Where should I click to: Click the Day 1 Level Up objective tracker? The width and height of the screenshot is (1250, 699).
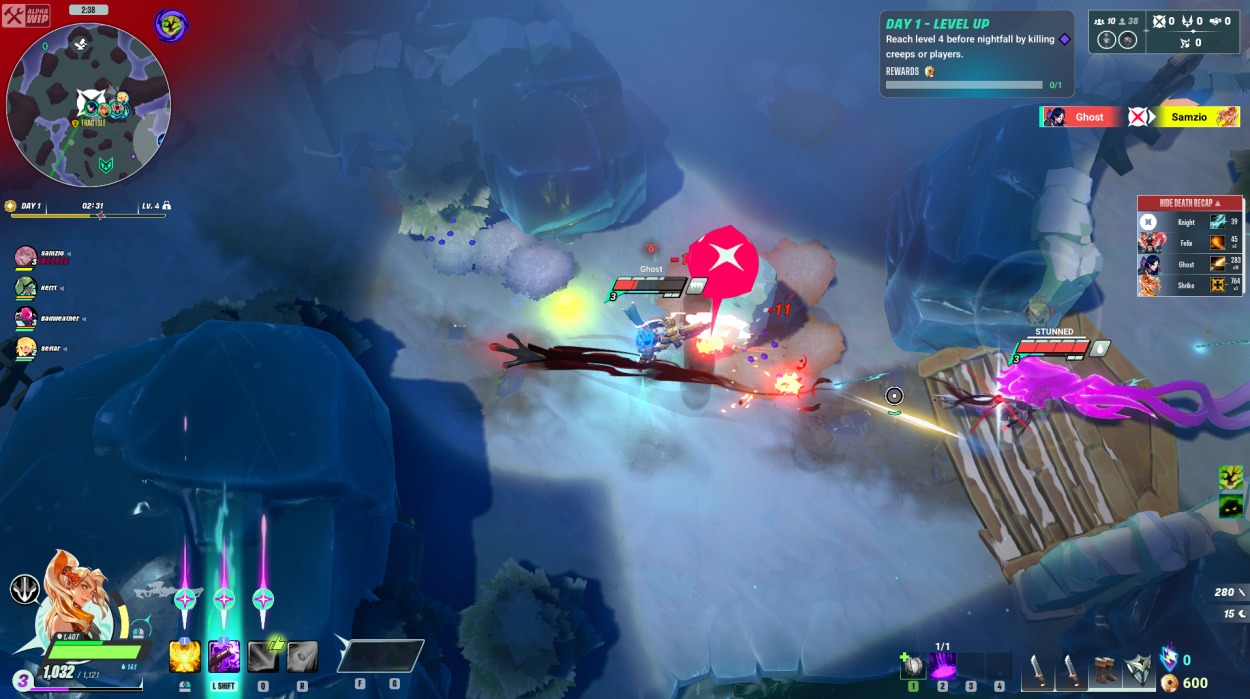(974, 54)
